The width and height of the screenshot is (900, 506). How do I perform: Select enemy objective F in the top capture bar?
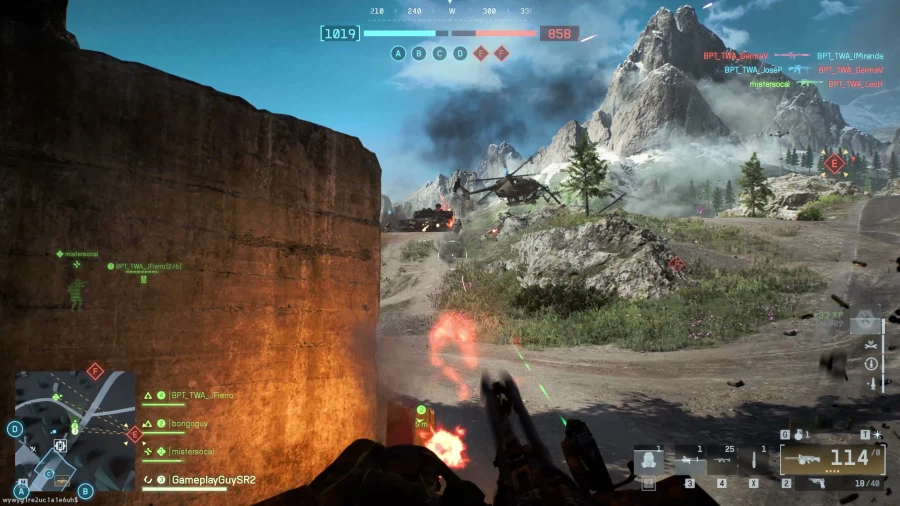[501, 53]
